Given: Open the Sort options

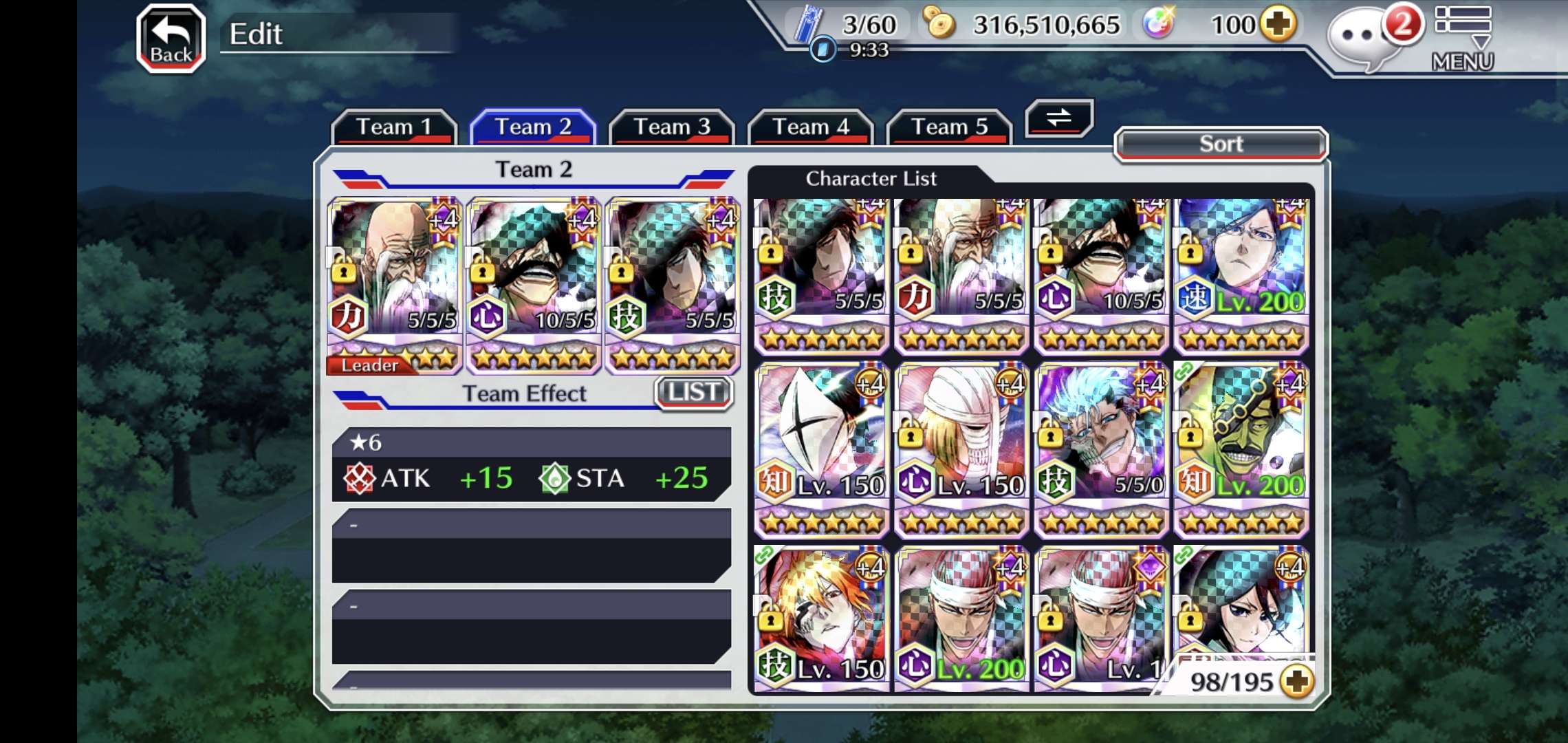Looking at the screenshot, I should (x=1220, y=144).
